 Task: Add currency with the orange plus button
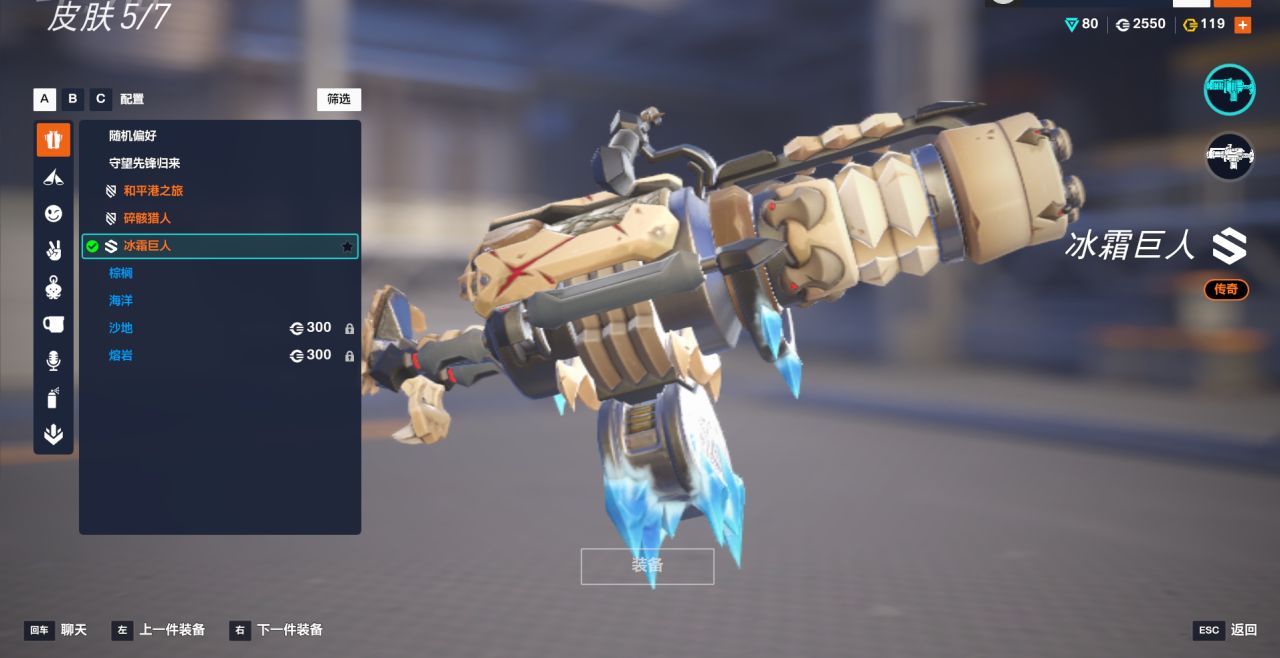(x=1242, y=25)
